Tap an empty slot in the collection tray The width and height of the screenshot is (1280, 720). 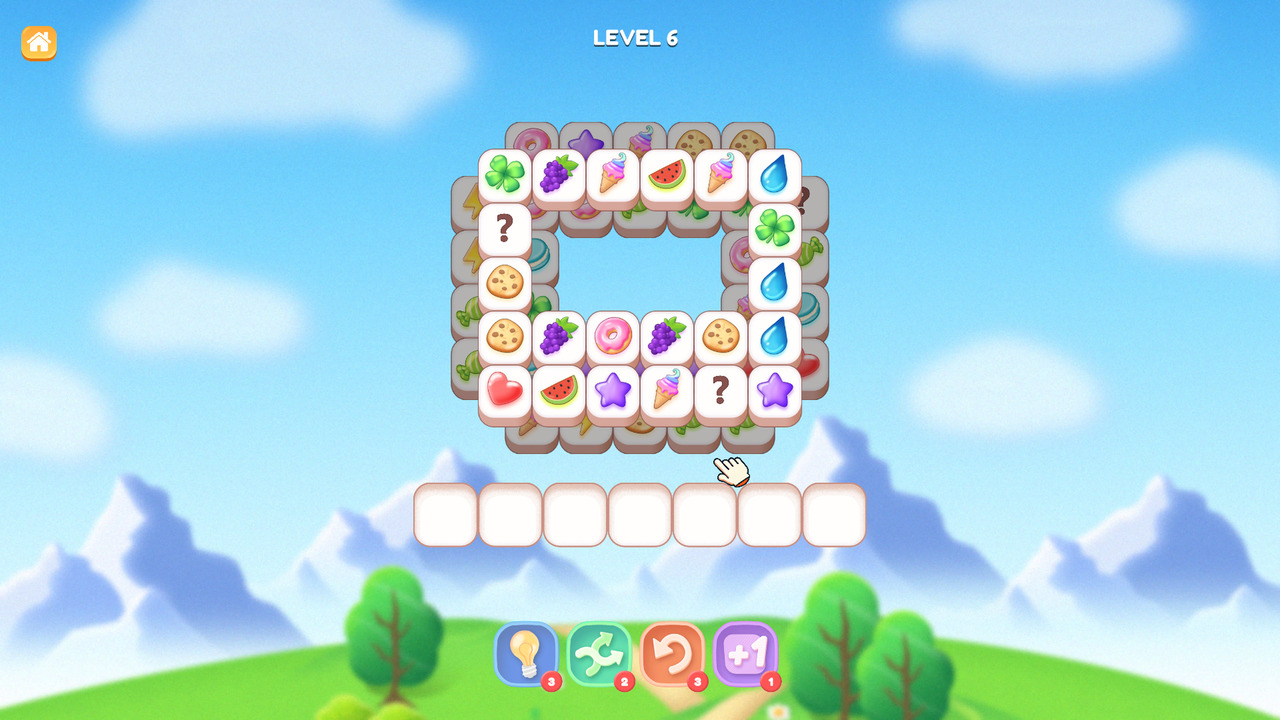(445, 514)
